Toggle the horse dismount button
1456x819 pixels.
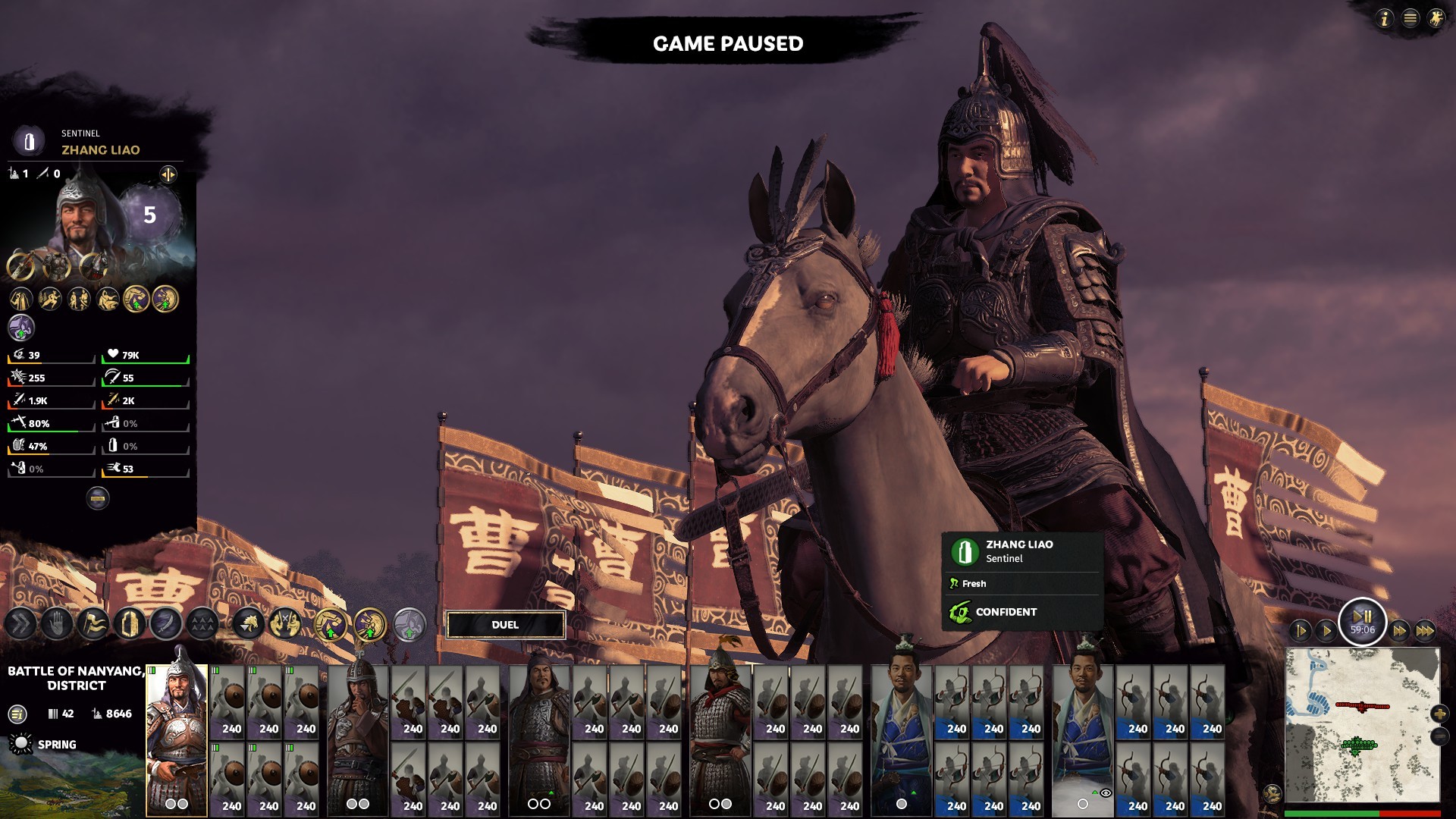249,625
